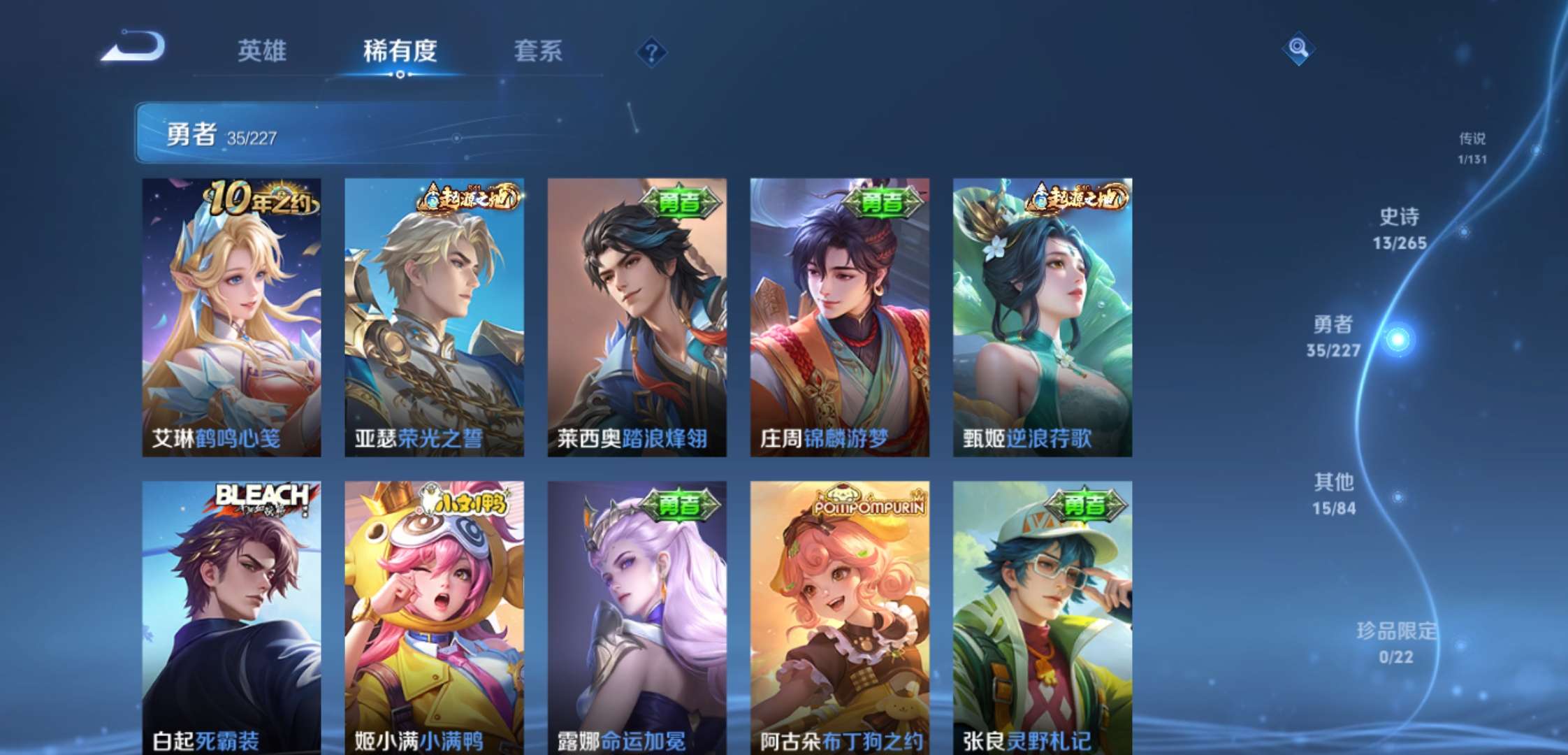Open the help question mark icon
The image size is (1568, 755).
[651, 52]
